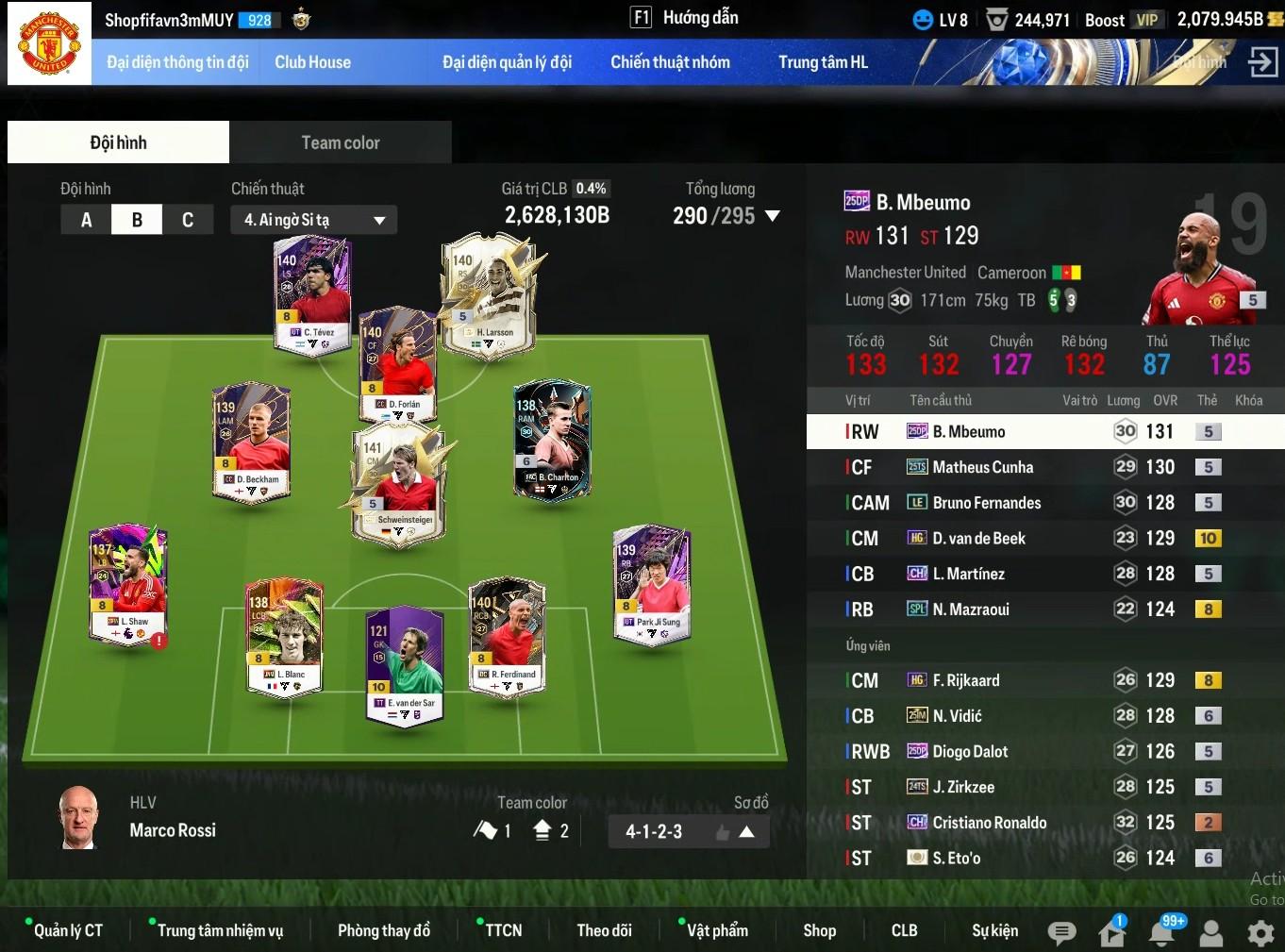The width and height of the screenshot is (1285, 952).
Task: Open the 4-1-2-3 formation selector
Action: pos(689,831)
